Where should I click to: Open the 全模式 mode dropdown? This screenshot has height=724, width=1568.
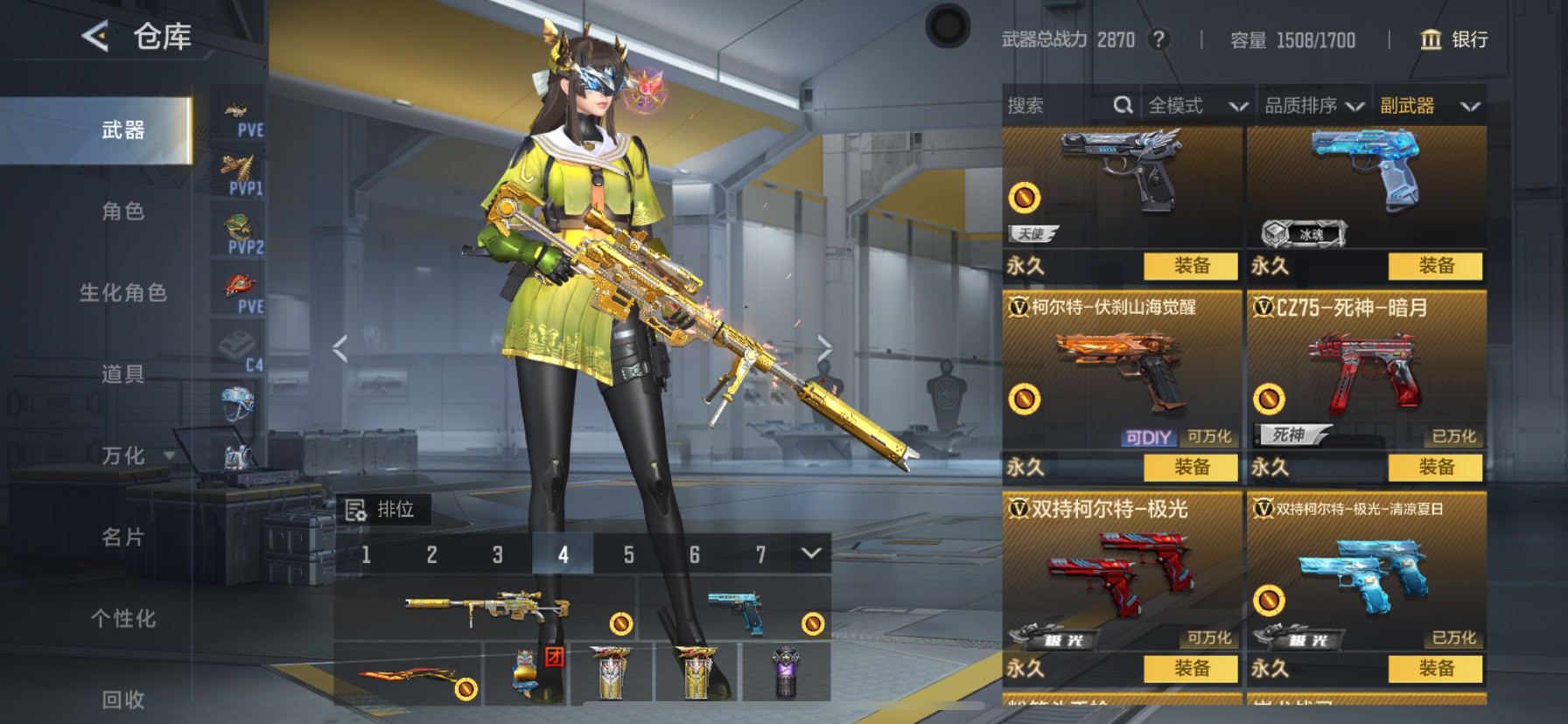tap(1196, 106)
